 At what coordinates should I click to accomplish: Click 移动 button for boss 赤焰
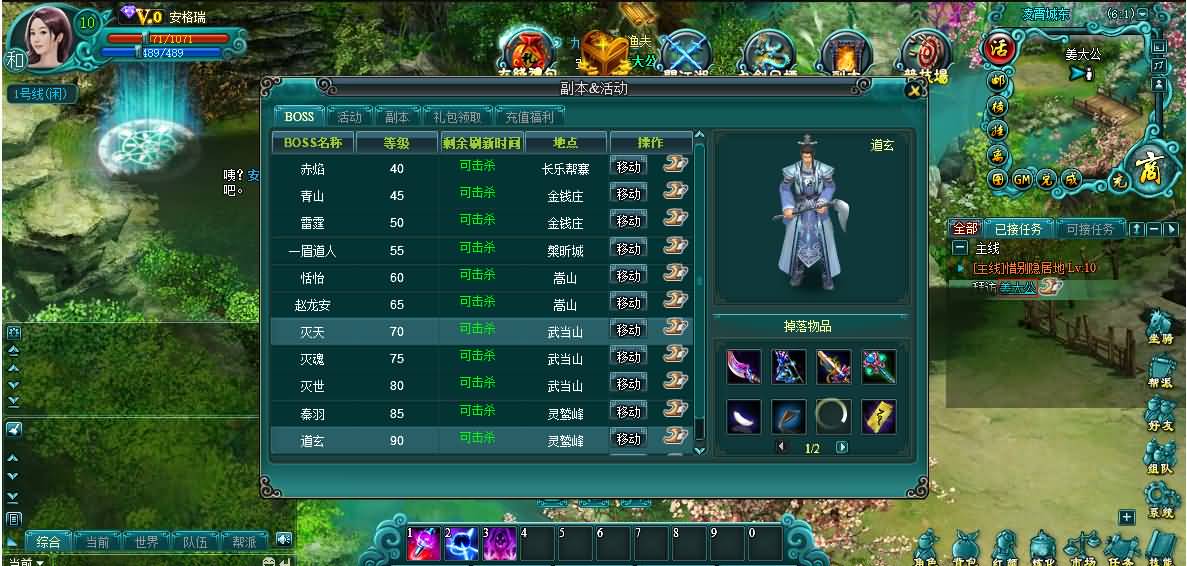pos(628,167)
